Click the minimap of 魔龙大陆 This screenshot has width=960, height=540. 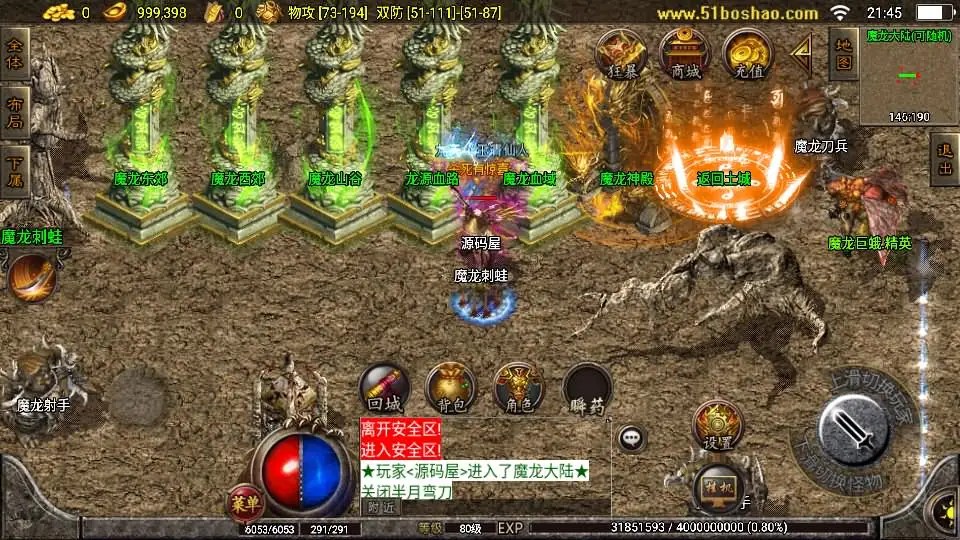pos(908,76)
